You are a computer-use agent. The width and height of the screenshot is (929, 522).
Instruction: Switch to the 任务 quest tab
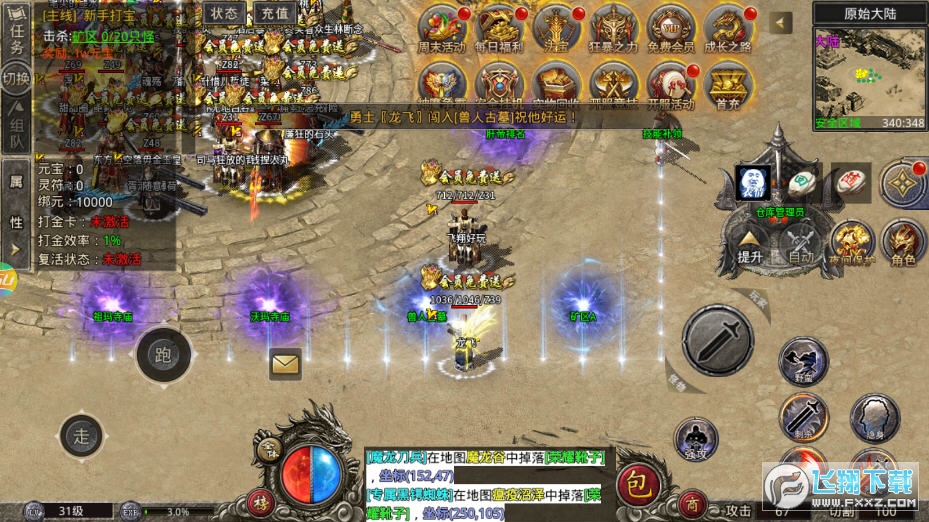17,42
